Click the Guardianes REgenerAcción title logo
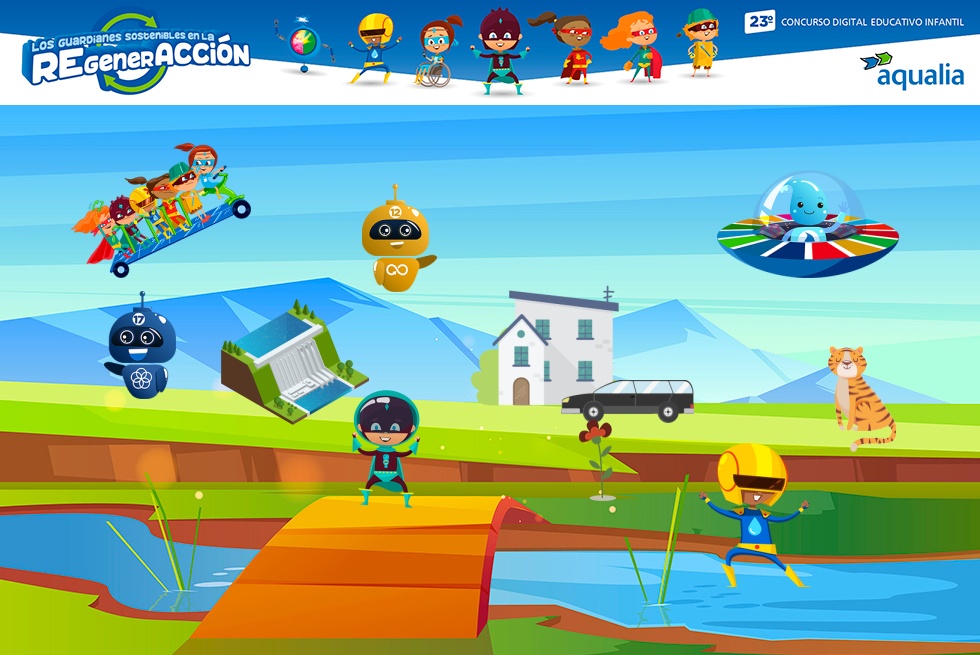The height and width of the screenshot is (655, 980). [138, 54]
